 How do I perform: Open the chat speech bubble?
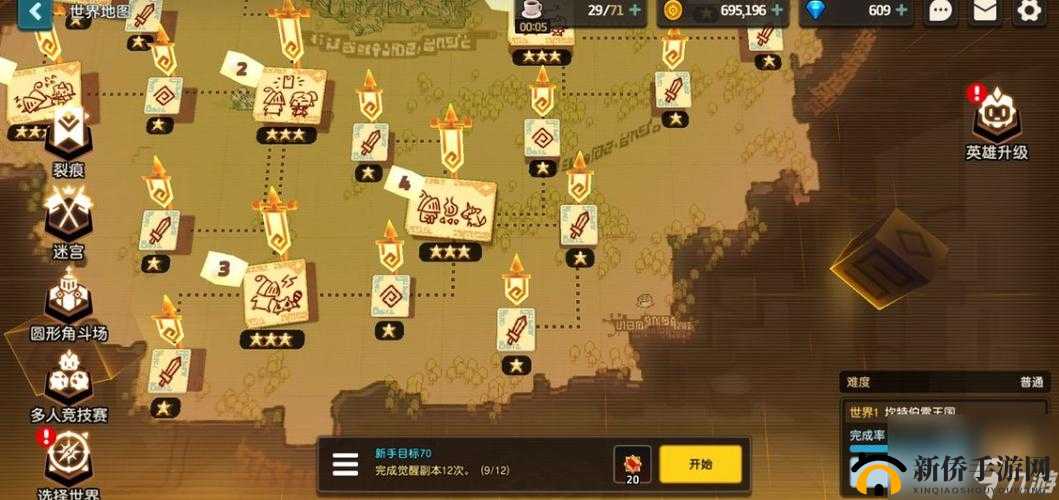coord(940,12)
